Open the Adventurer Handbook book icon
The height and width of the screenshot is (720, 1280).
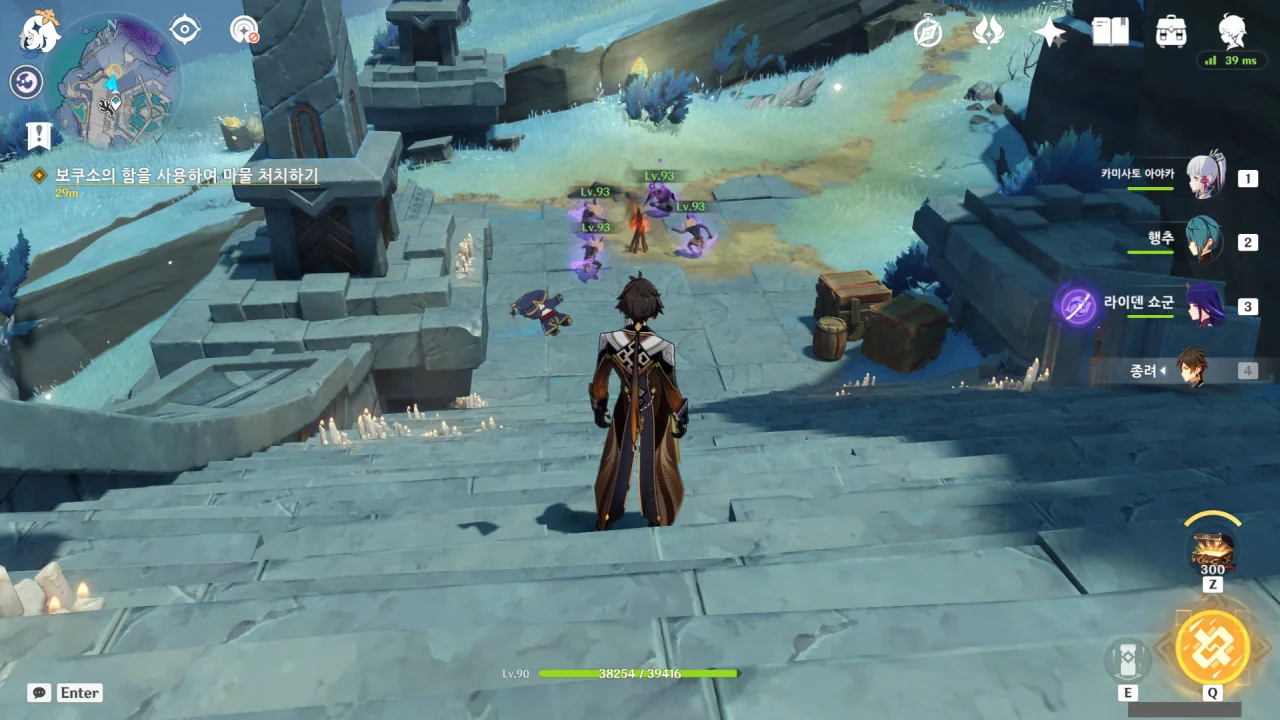[1110, 32]
